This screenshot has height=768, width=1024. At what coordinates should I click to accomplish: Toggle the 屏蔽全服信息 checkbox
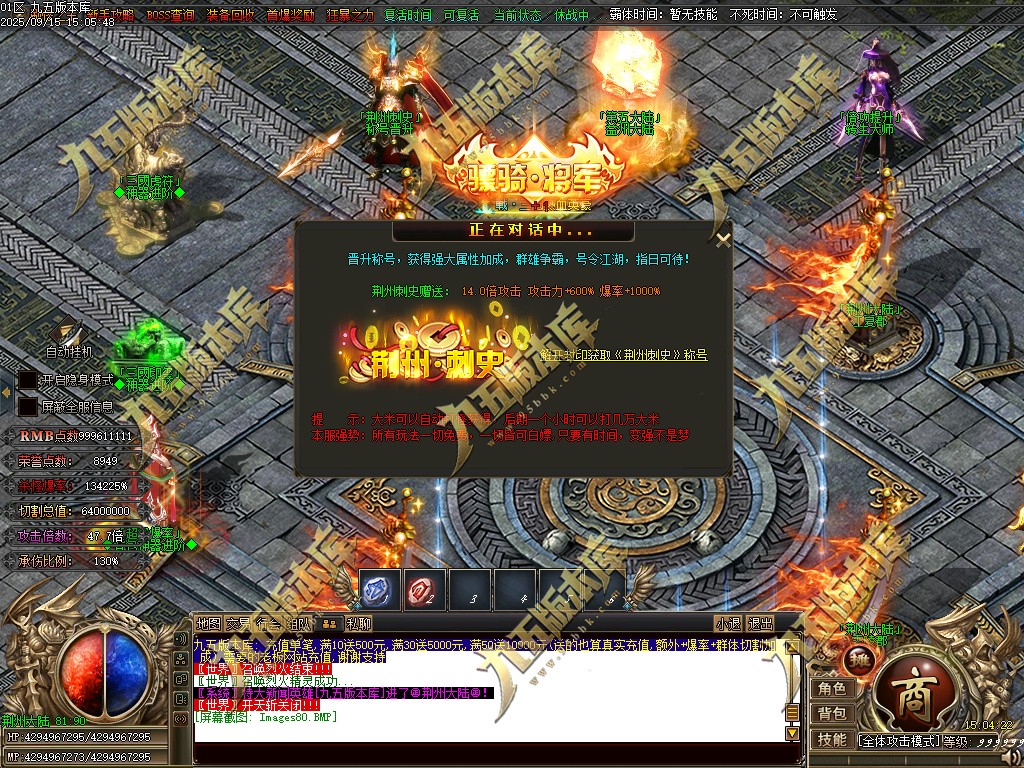coord(27,407)
